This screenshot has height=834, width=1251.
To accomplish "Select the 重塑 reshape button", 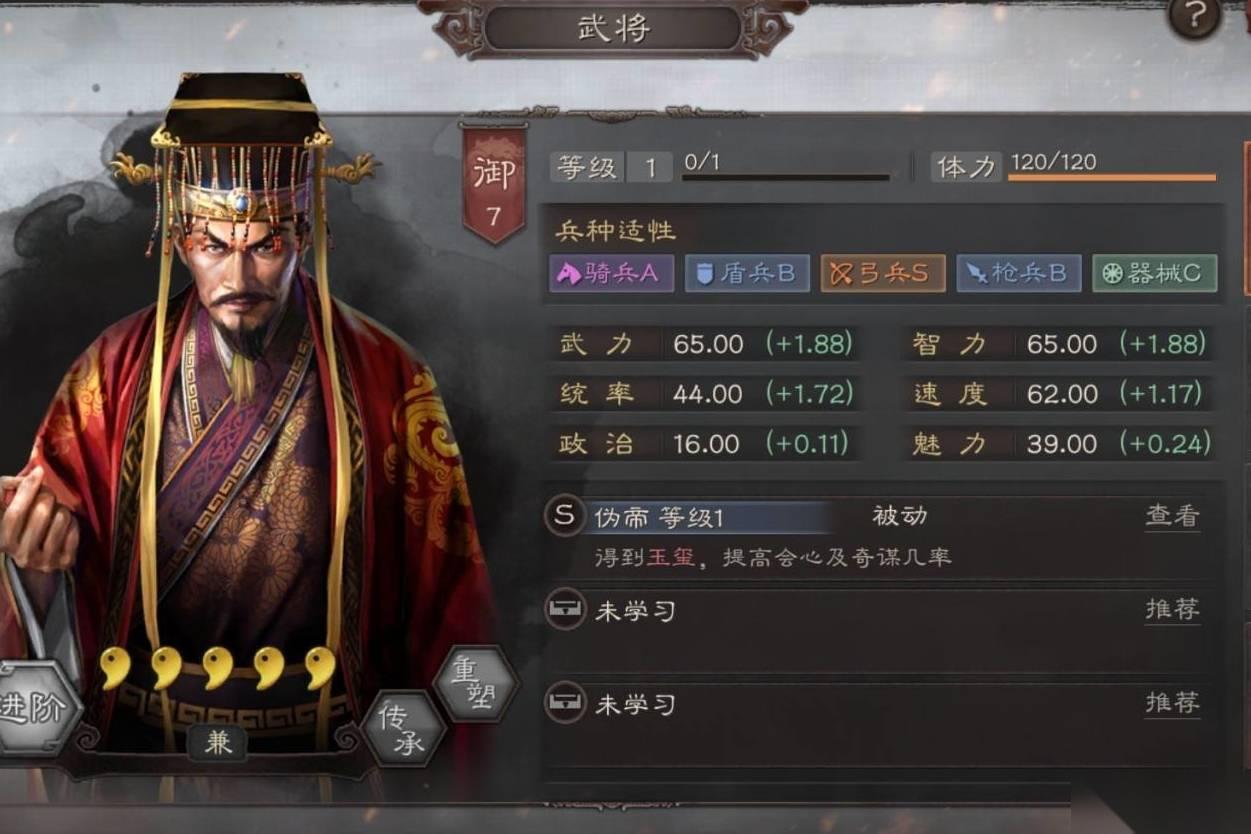I will coord(476,685).
